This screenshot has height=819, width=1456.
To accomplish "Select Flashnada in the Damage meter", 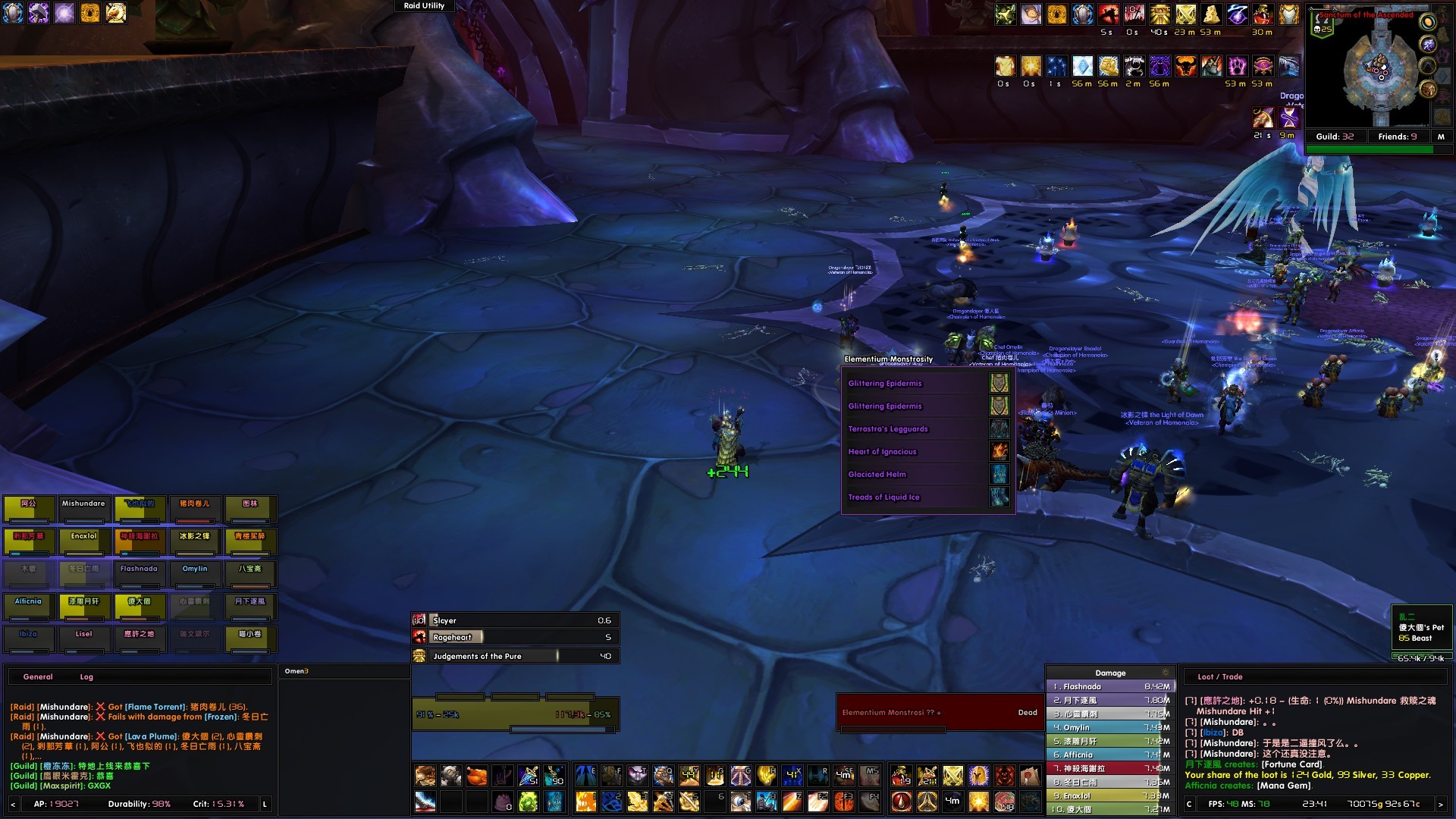I will pos(1081,687).
